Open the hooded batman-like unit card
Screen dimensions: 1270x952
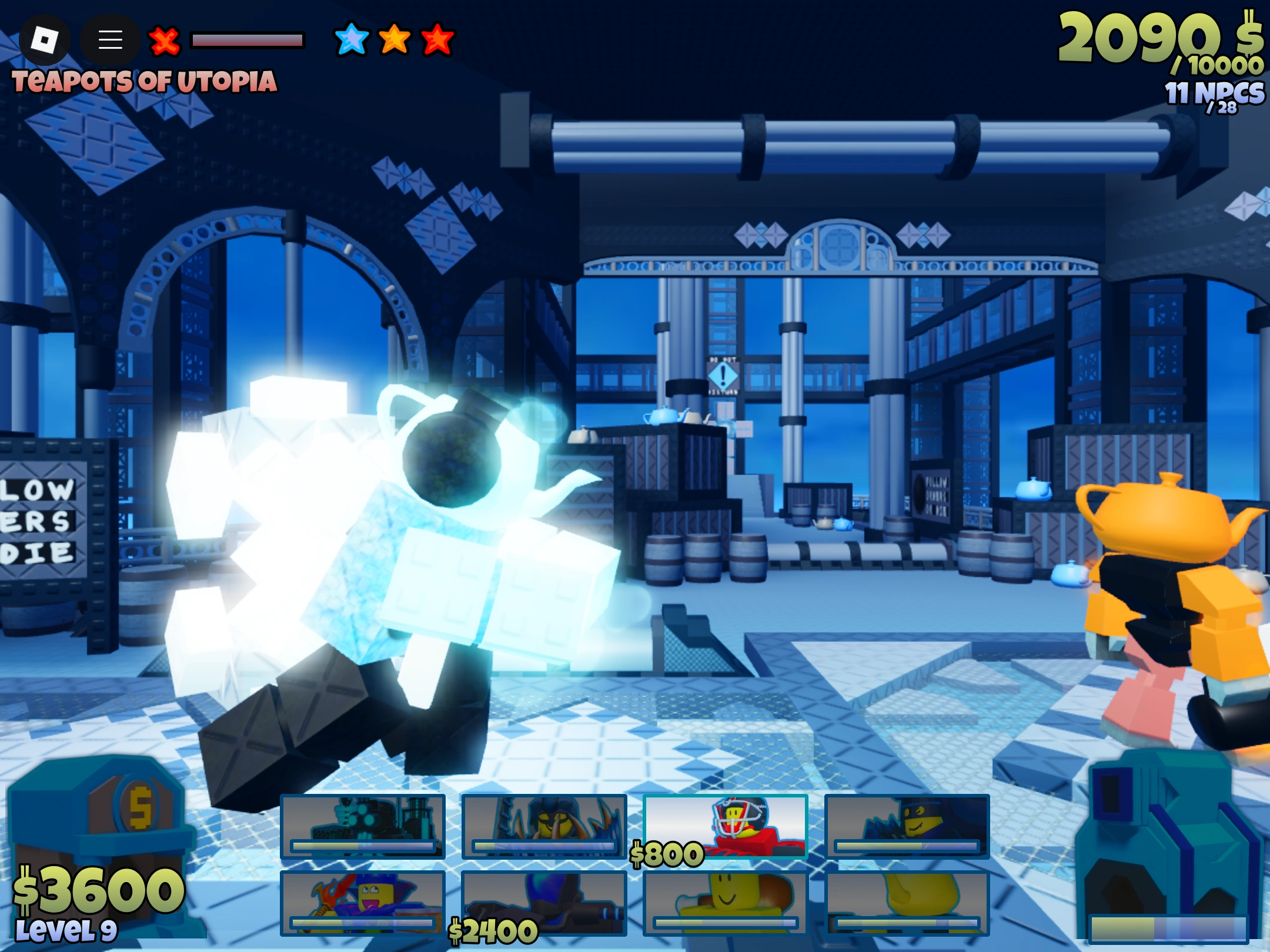click(908, 826)
